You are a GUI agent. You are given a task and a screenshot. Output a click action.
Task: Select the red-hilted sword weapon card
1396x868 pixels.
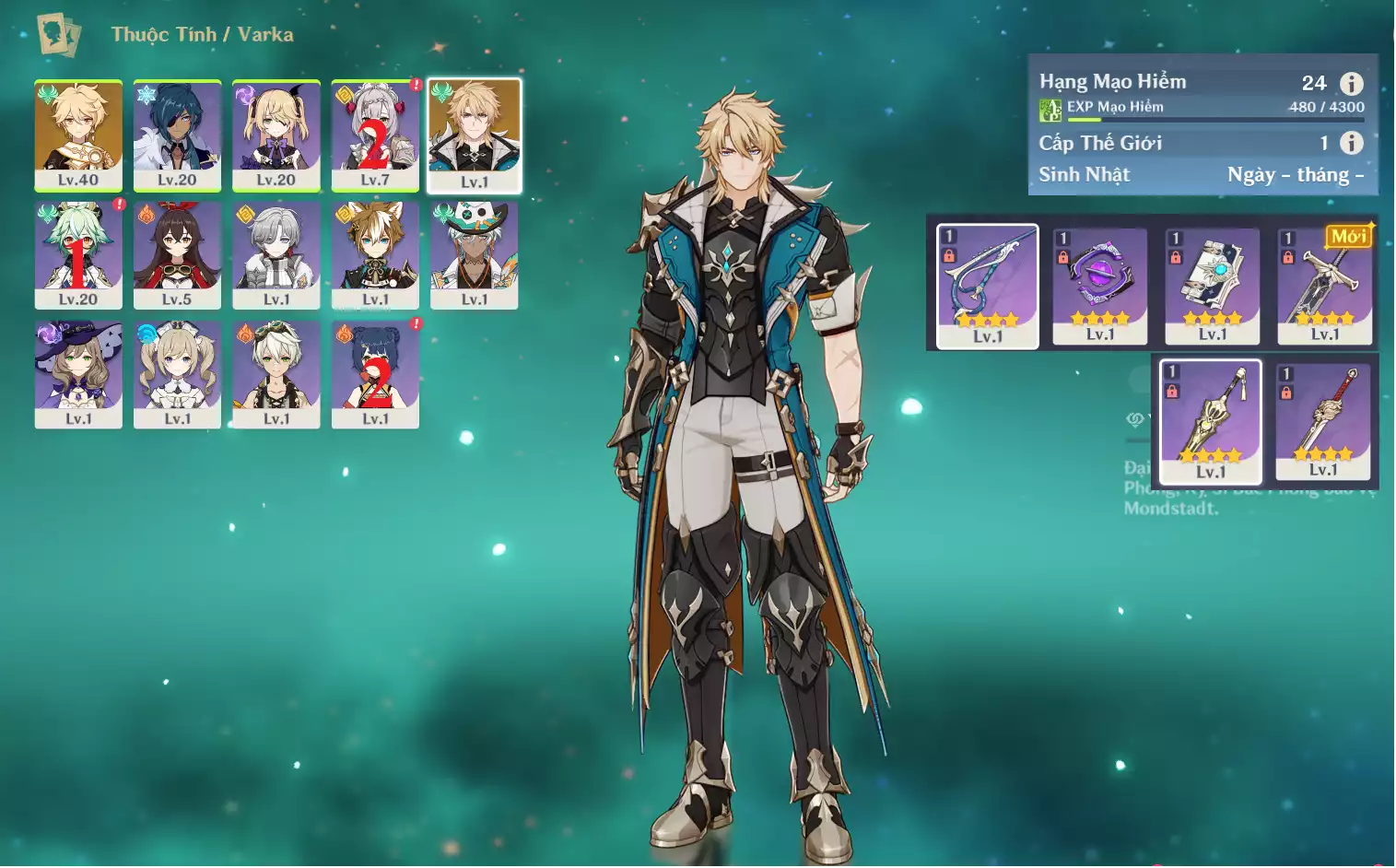[x=1323, y=421]
